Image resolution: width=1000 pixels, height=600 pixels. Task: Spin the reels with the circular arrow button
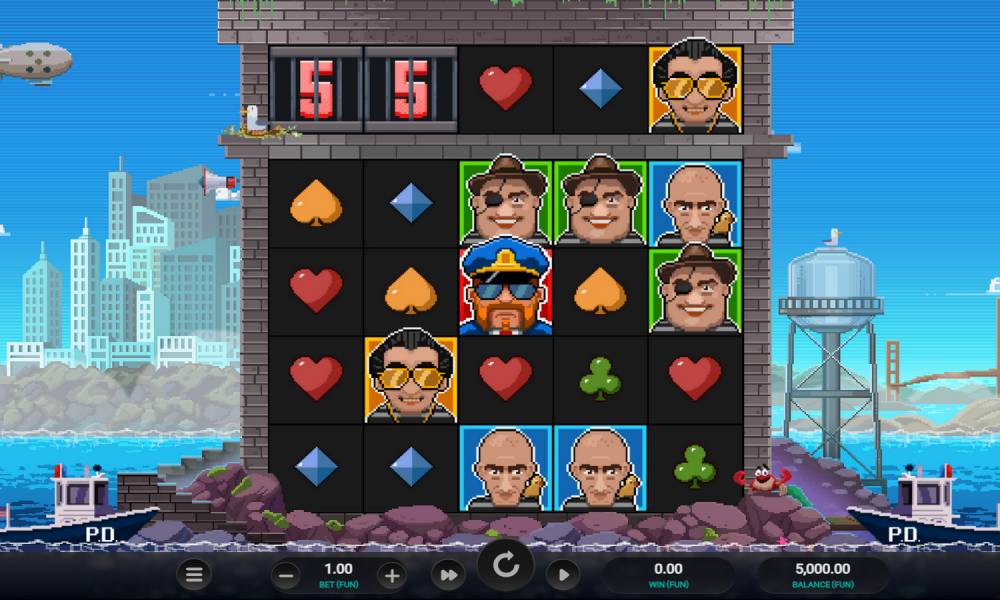point(506,568)
